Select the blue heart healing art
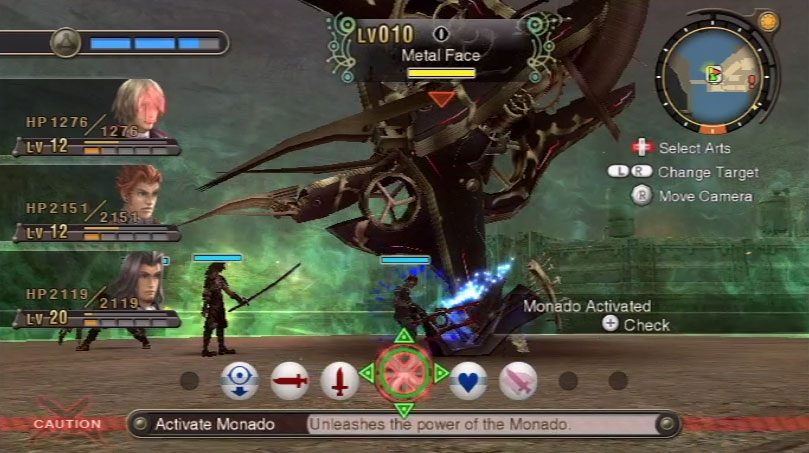This screenshot has height=453, width=809. [x=468, y=380]
